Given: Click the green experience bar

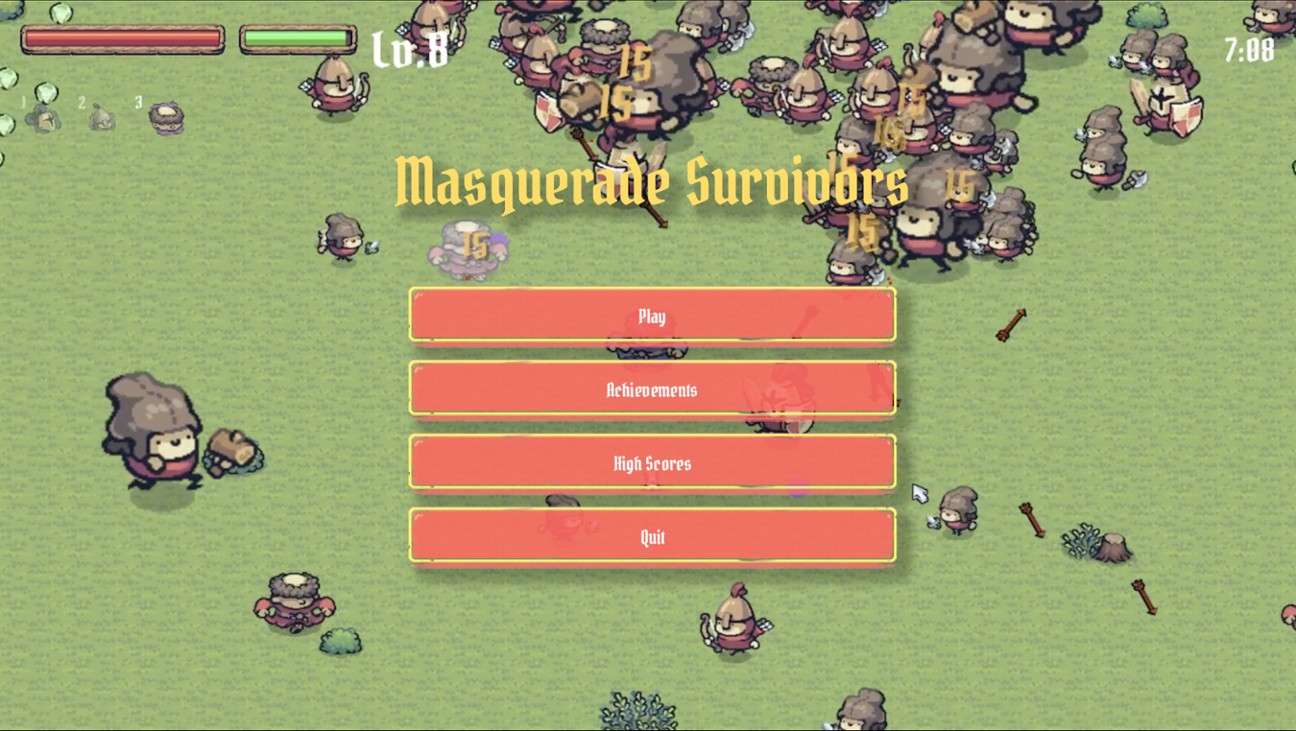Looking at the screenshot, I should coord(295,37).
